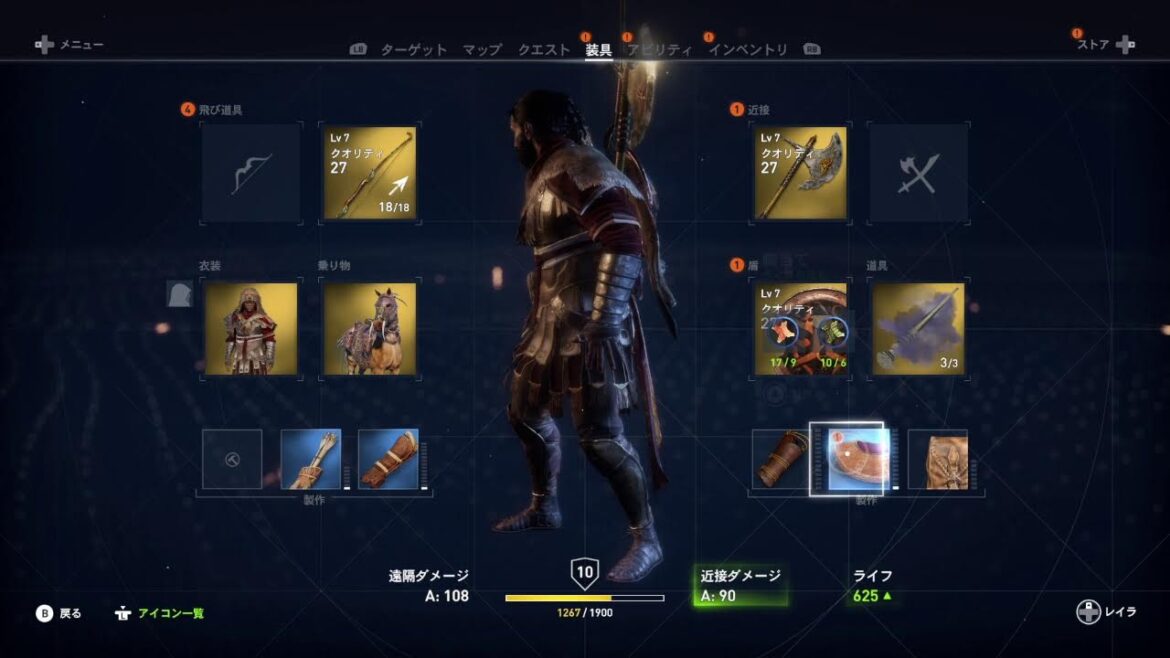Pick the empty crossed-weapons melee slot
1170x658 pixels.
point(917,173)
